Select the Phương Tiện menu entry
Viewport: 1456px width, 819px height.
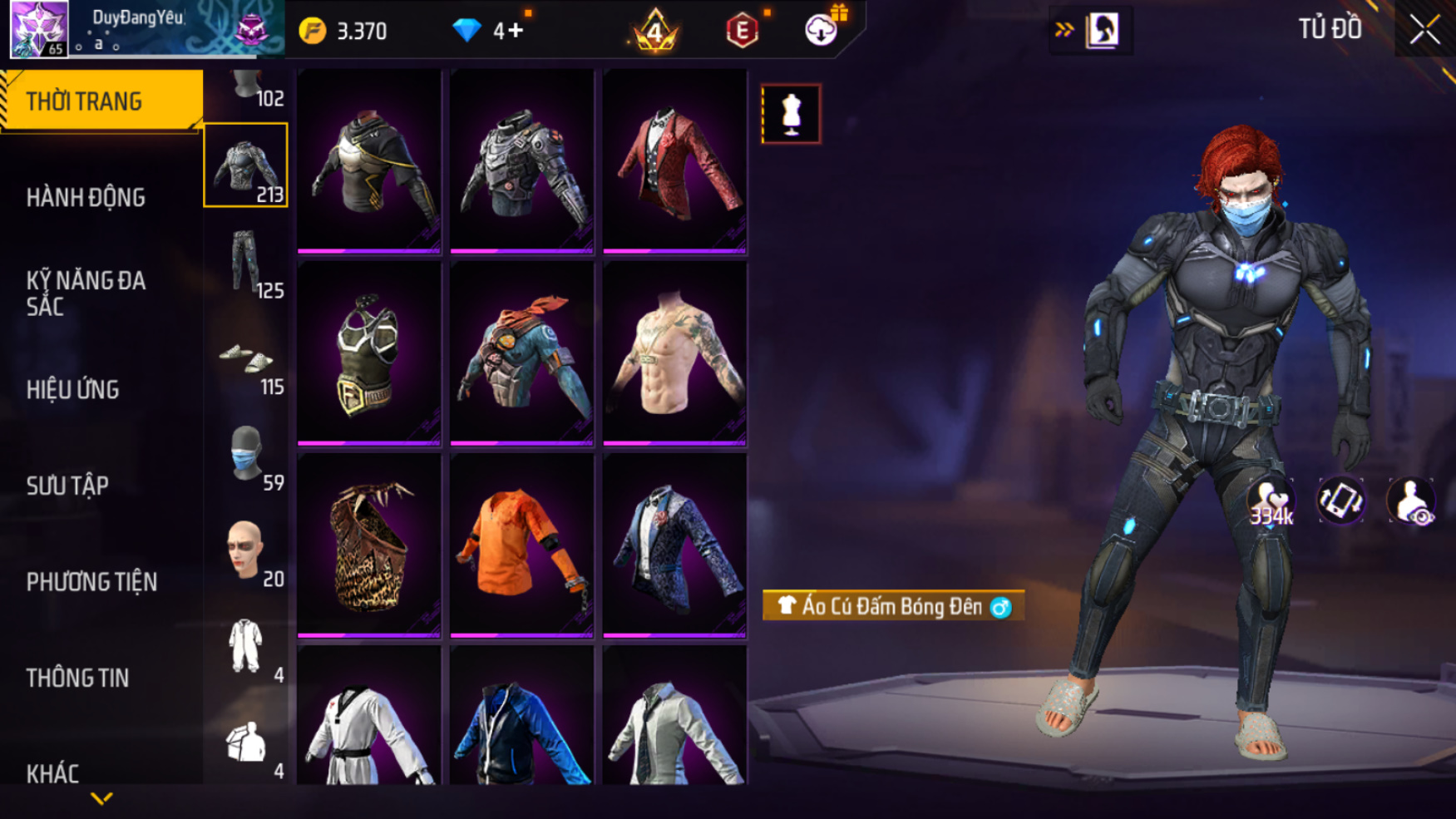91,582
